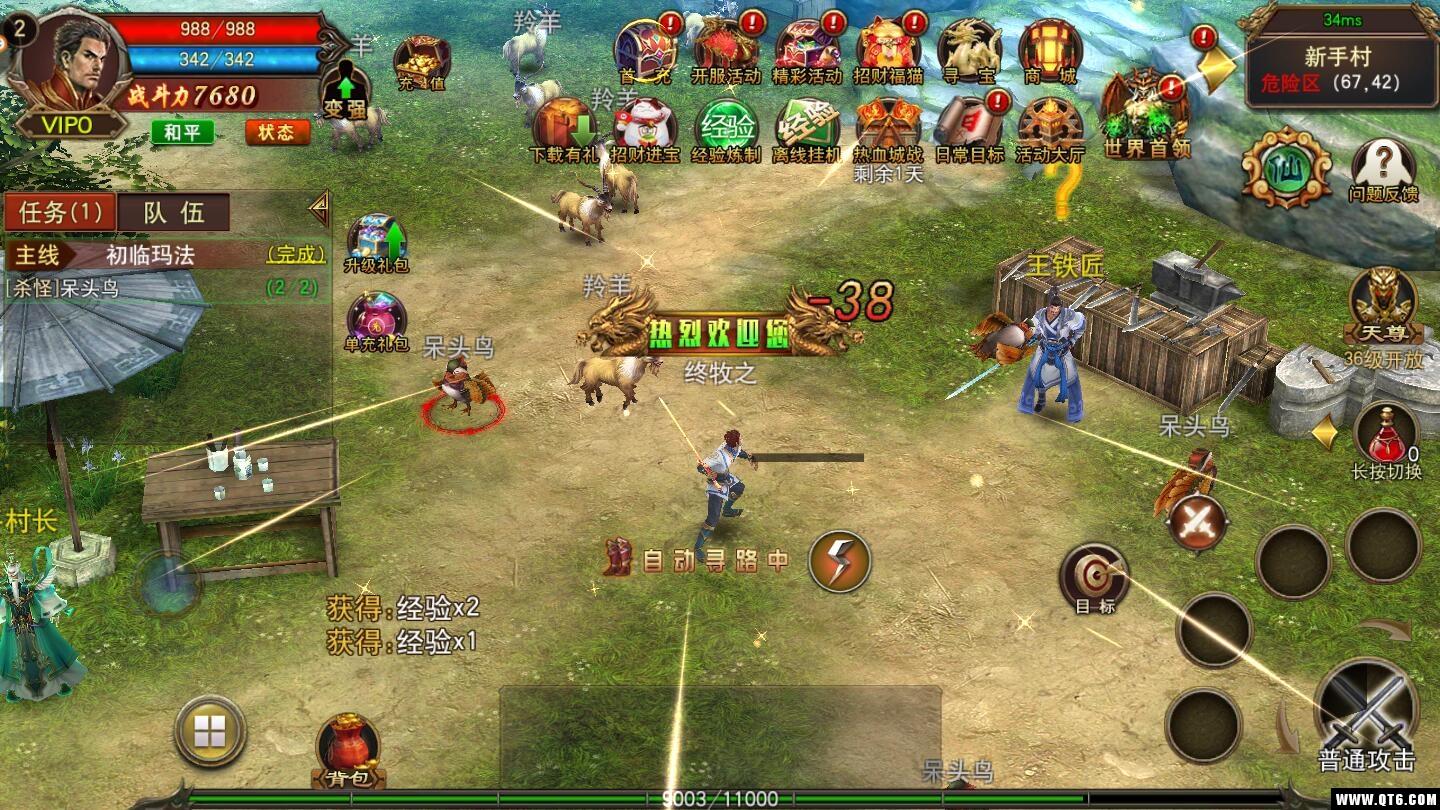Open the 升级礼包 level-up gift pack
The height and width of the screenshot is (810, 1440).
click(x=376, y=243)
